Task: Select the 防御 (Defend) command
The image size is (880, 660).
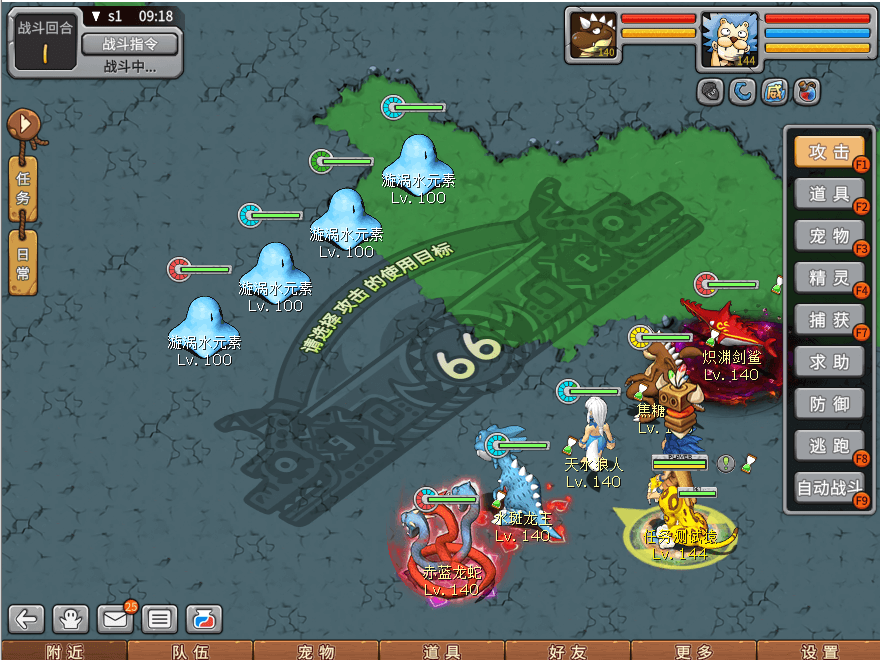Action: pos(829,404)
